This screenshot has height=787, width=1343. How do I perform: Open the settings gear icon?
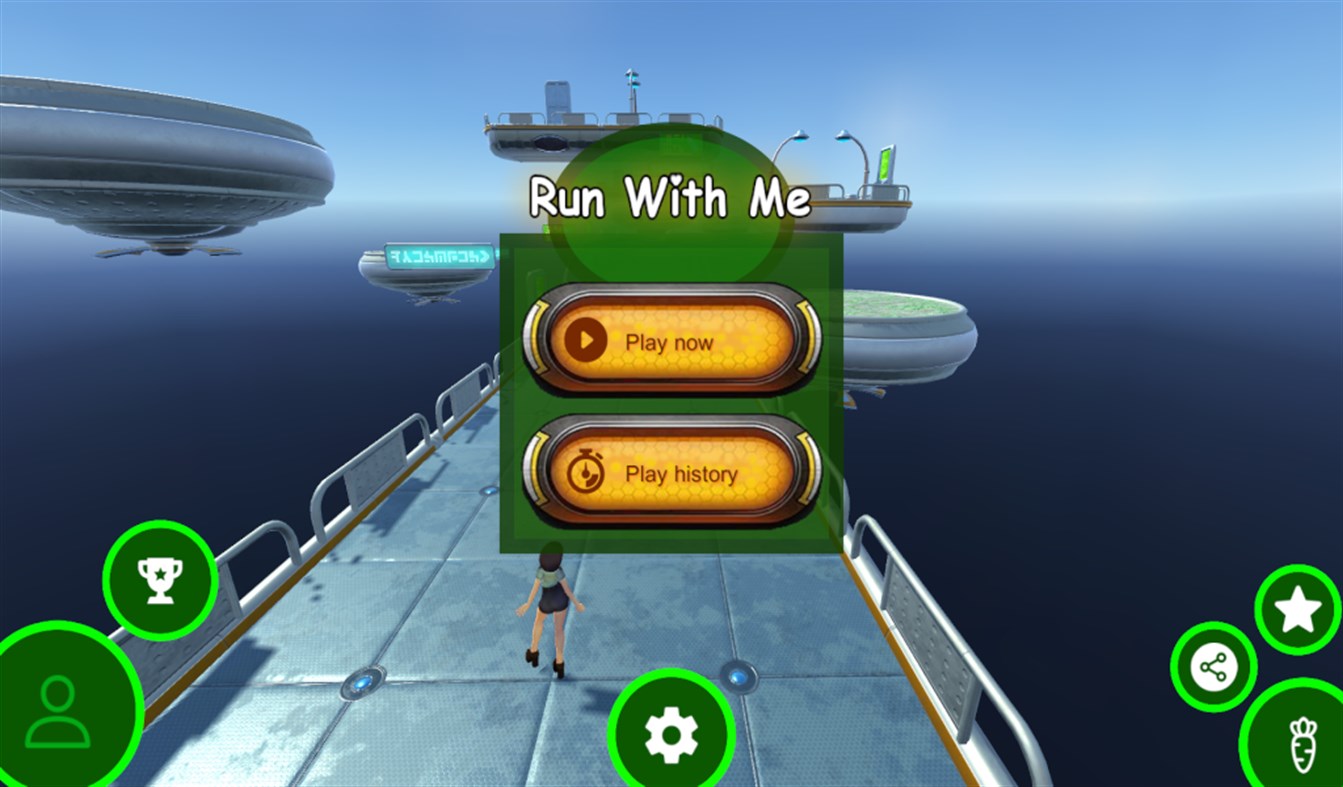tap(673, 733)
